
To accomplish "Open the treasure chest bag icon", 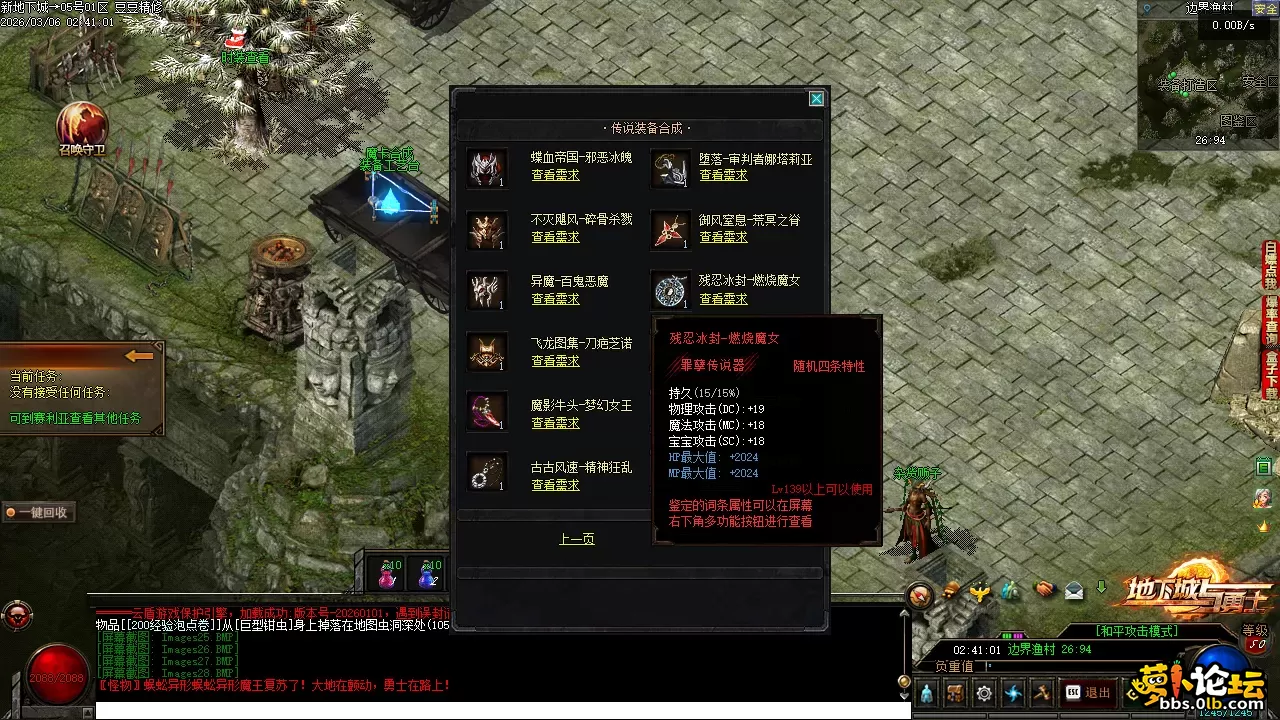I will click(956, 692).
